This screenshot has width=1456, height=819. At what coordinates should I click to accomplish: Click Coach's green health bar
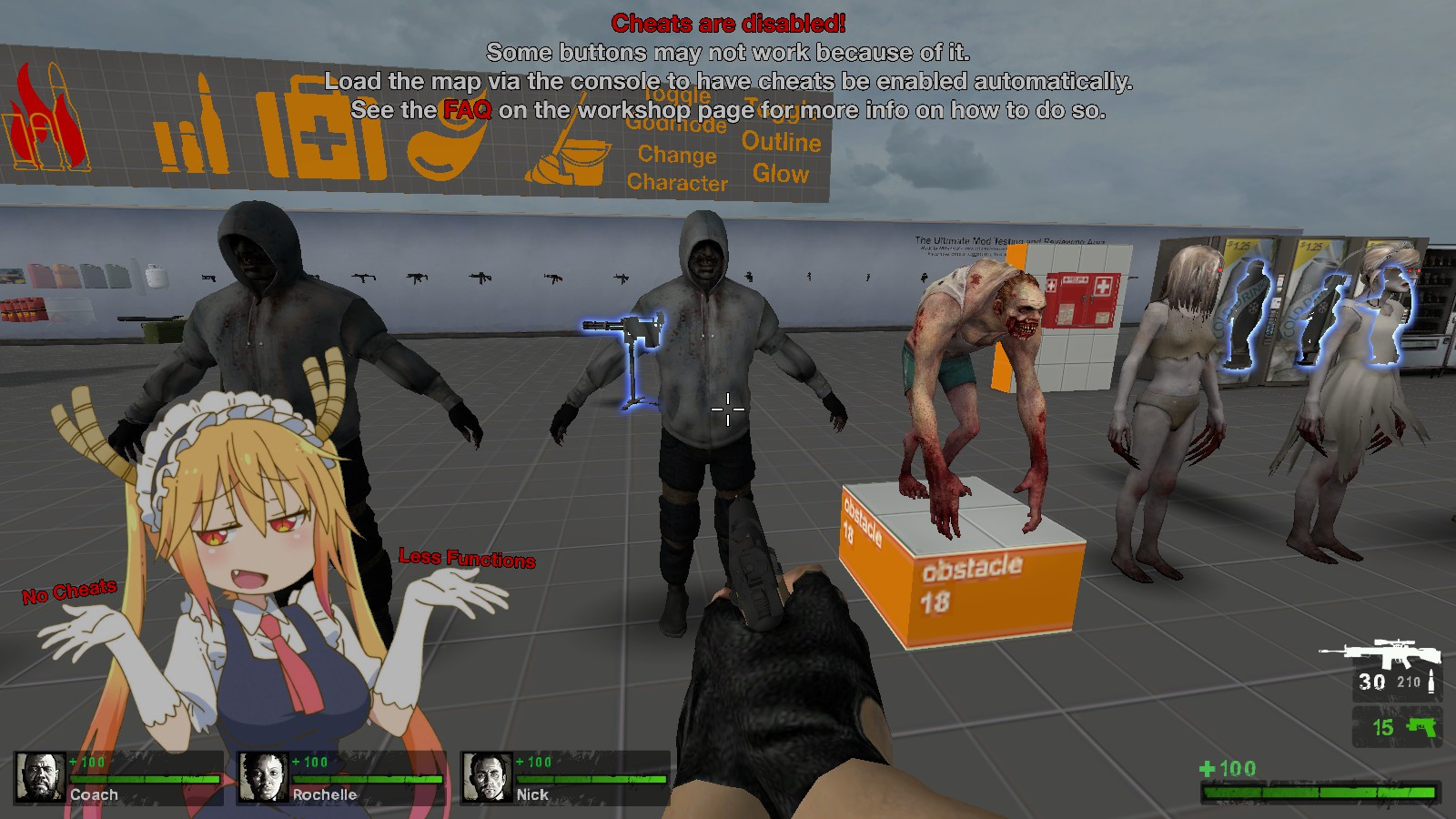pos(146,780)
